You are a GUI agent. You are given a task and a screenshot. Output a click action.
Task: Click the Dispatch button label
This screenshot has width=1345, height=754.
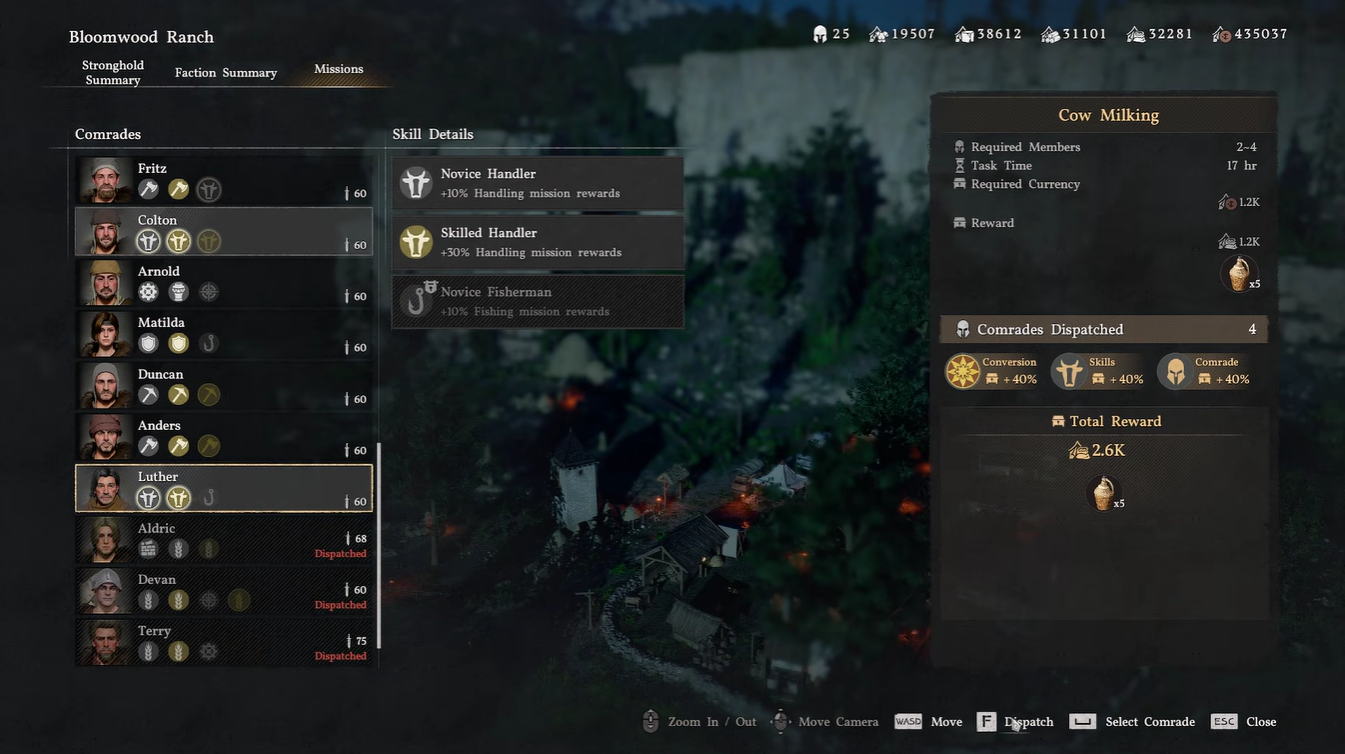click(x=1028, y=722)
